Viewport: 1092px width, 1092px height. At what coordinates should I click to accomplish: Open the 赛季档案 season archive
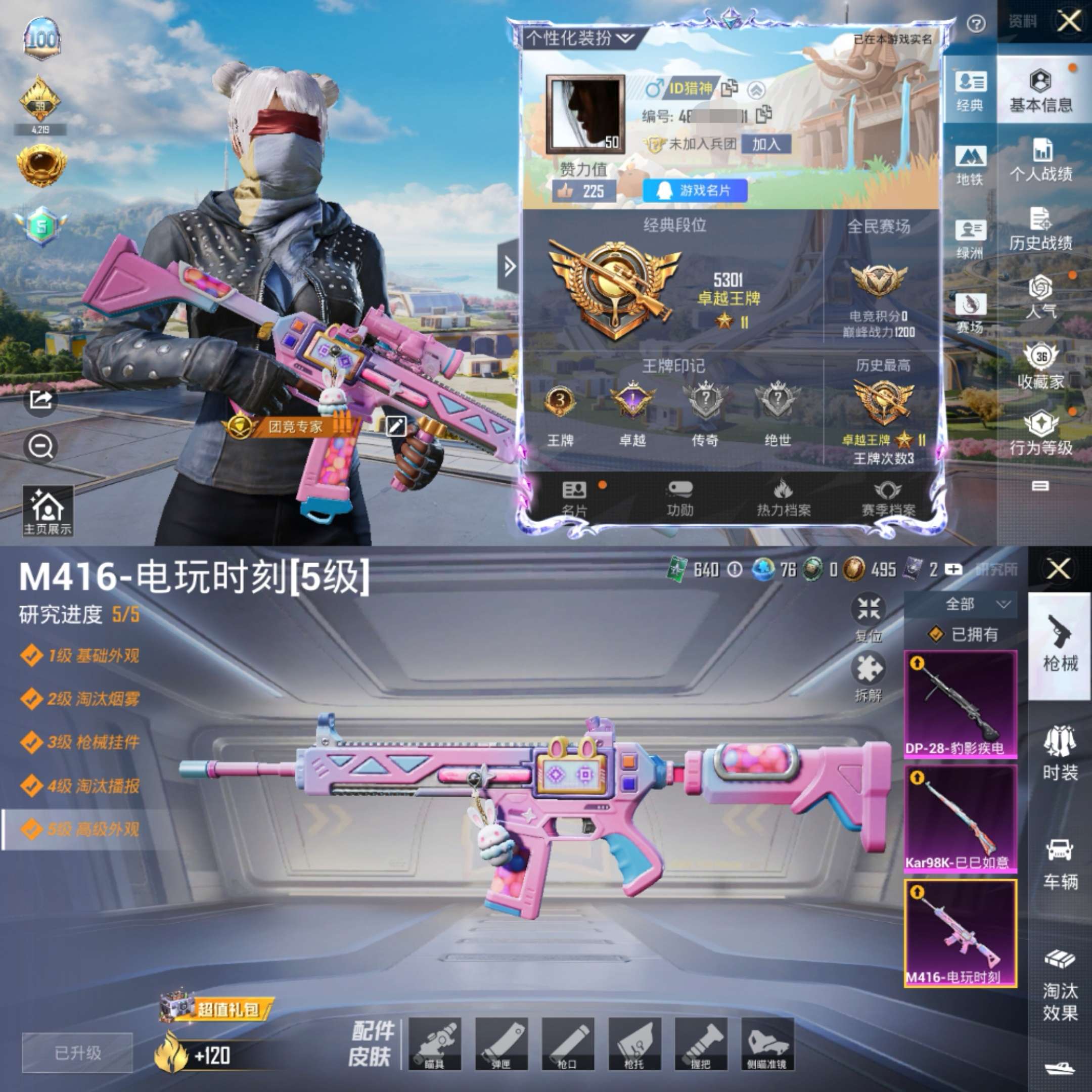click(887, 498)
